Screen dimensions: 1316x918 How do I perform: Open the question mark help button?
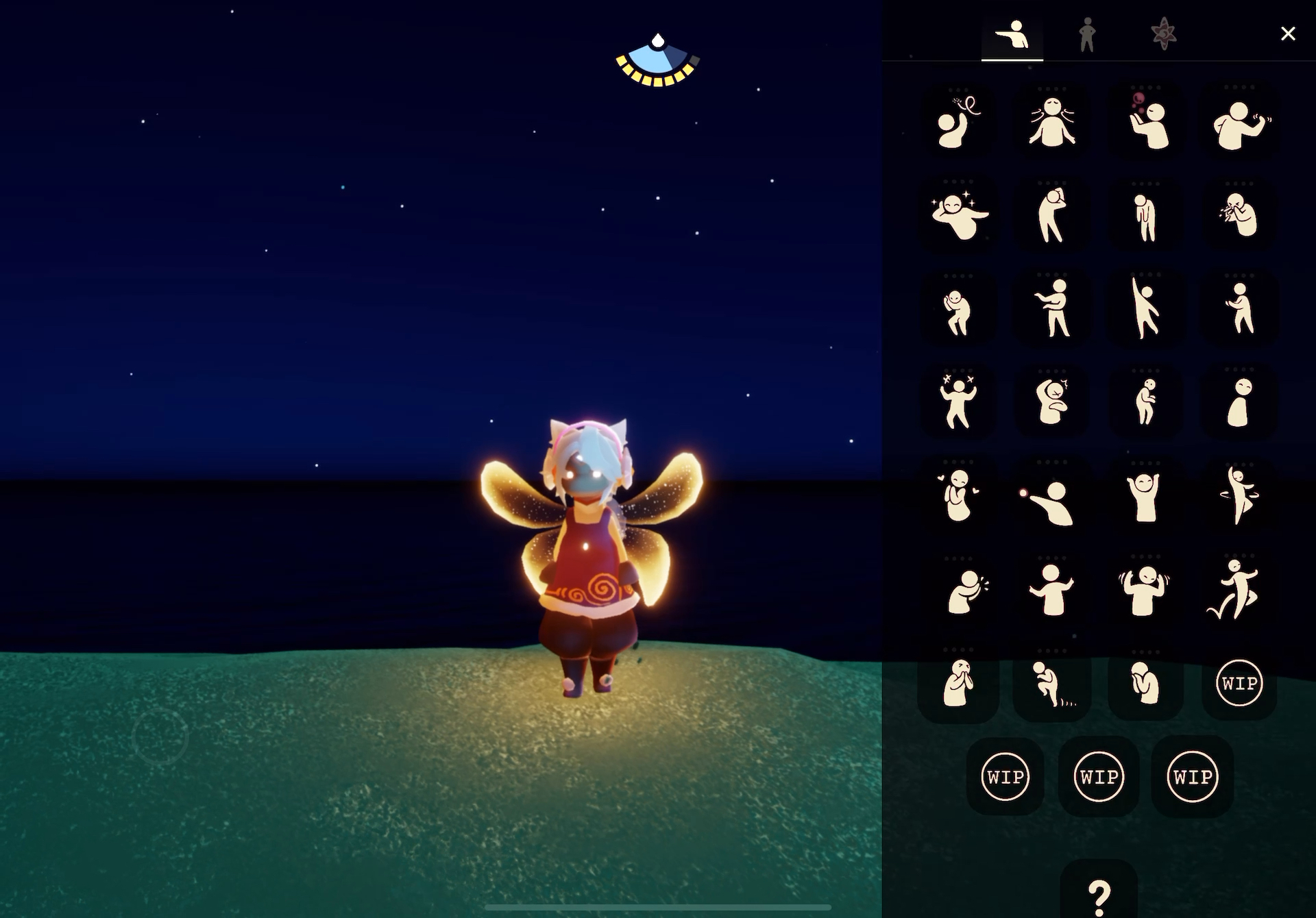[x=1099, y=894]
